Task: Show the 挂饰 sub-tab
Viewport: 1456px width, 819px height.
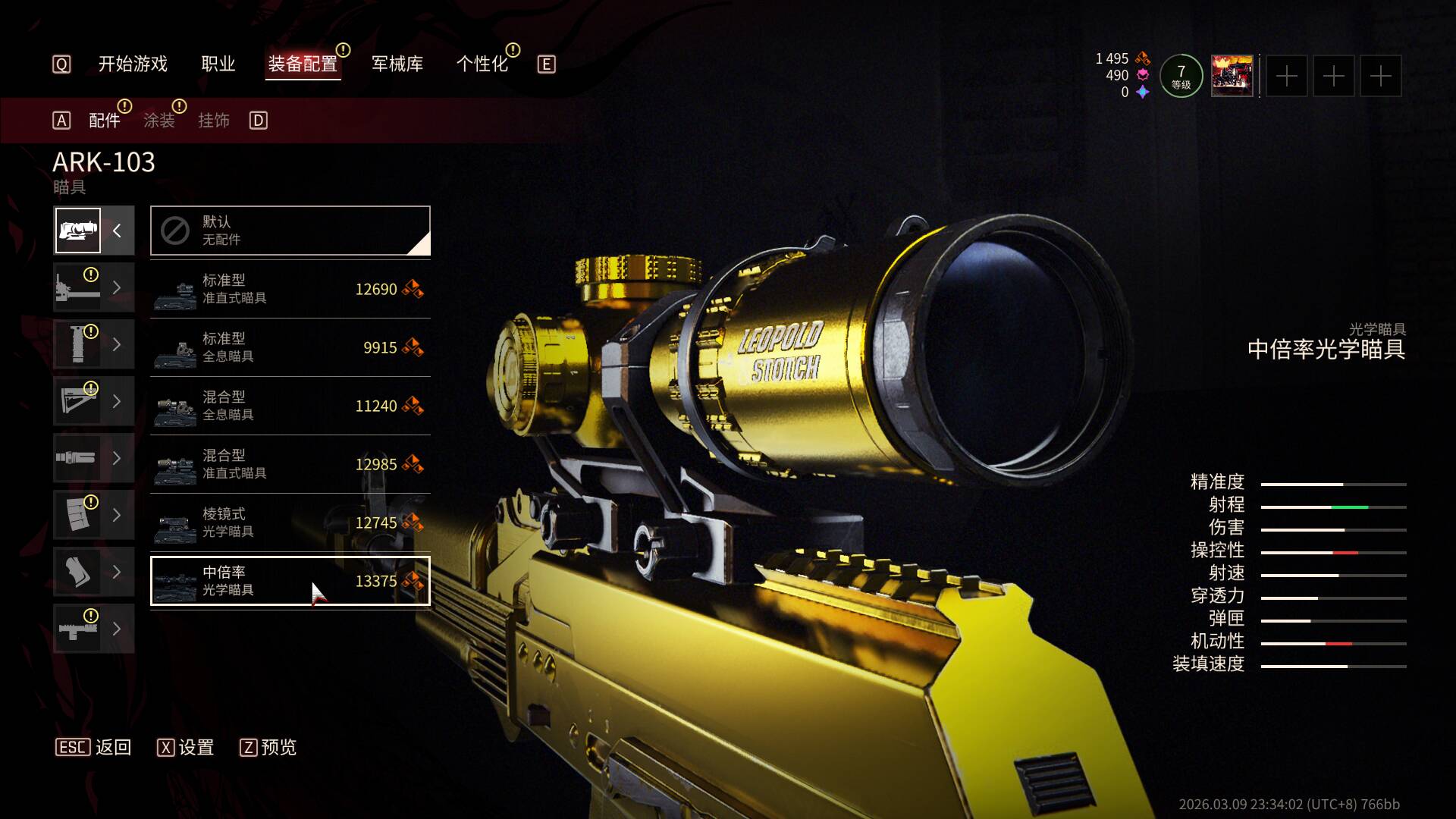Action: click(214, 121)
